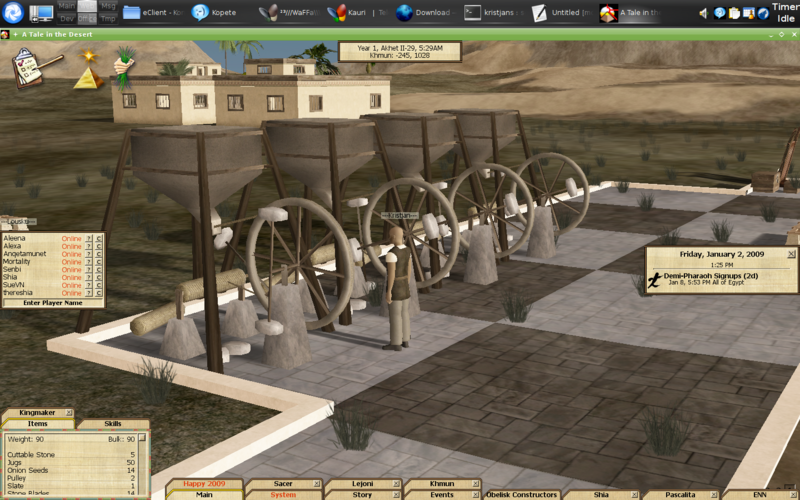Screen dimensions: 800x500
Task: Open the System chat tab
Action: coord(283,494)
